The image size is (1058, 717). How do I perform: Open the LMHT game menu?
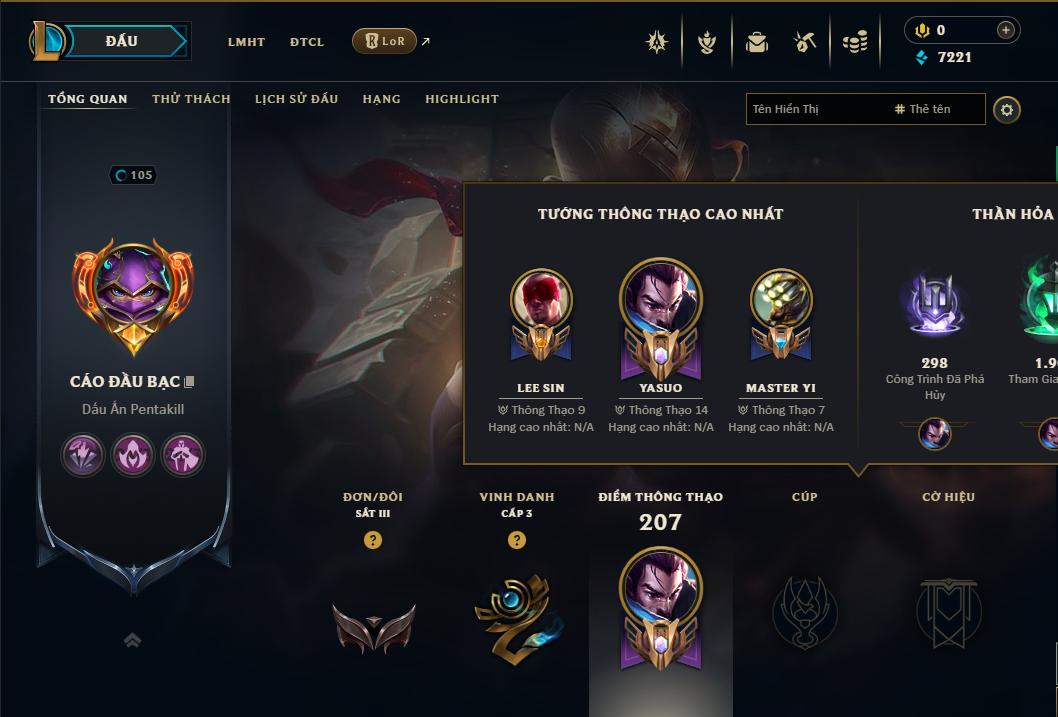pos(246,42)
